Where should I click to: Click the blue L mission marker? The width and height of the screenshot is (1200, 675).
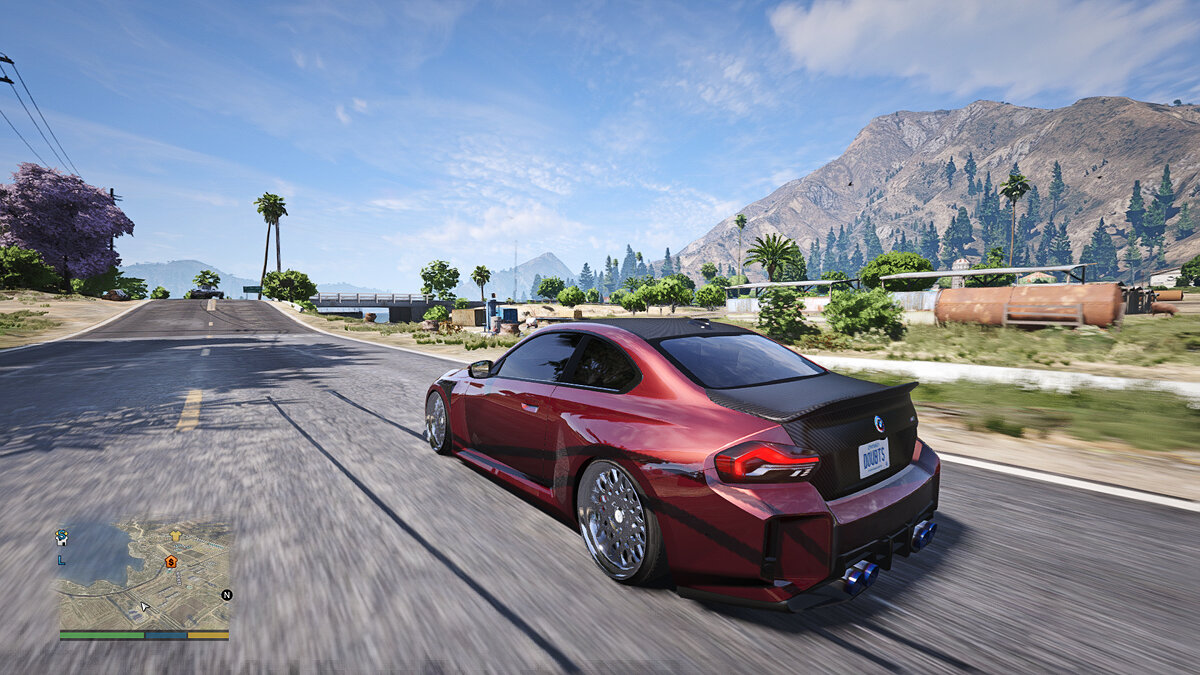click(x=62, y=559)
